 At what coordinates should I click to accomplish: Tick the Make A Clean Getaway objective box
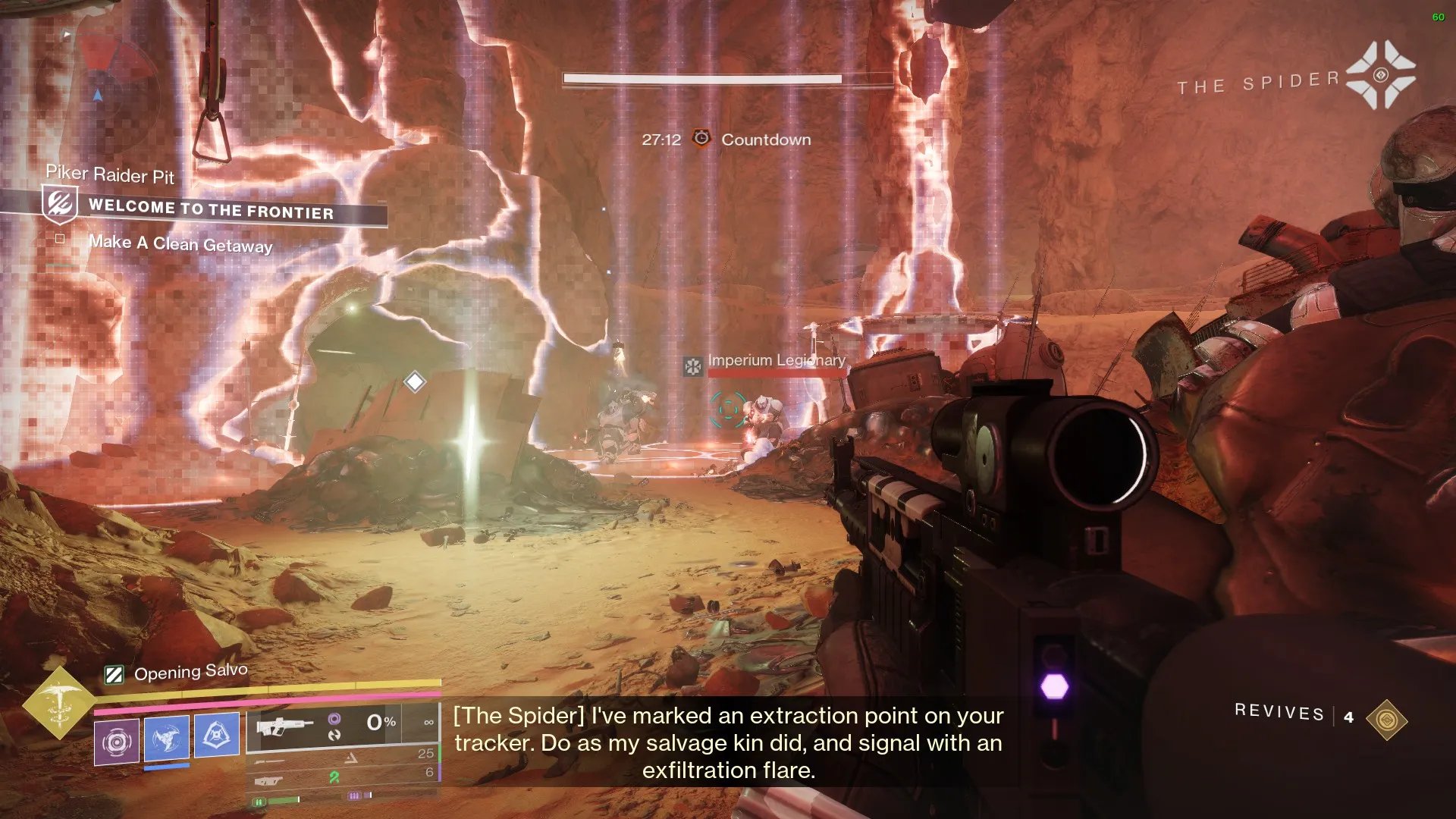[x=60, y=239]
